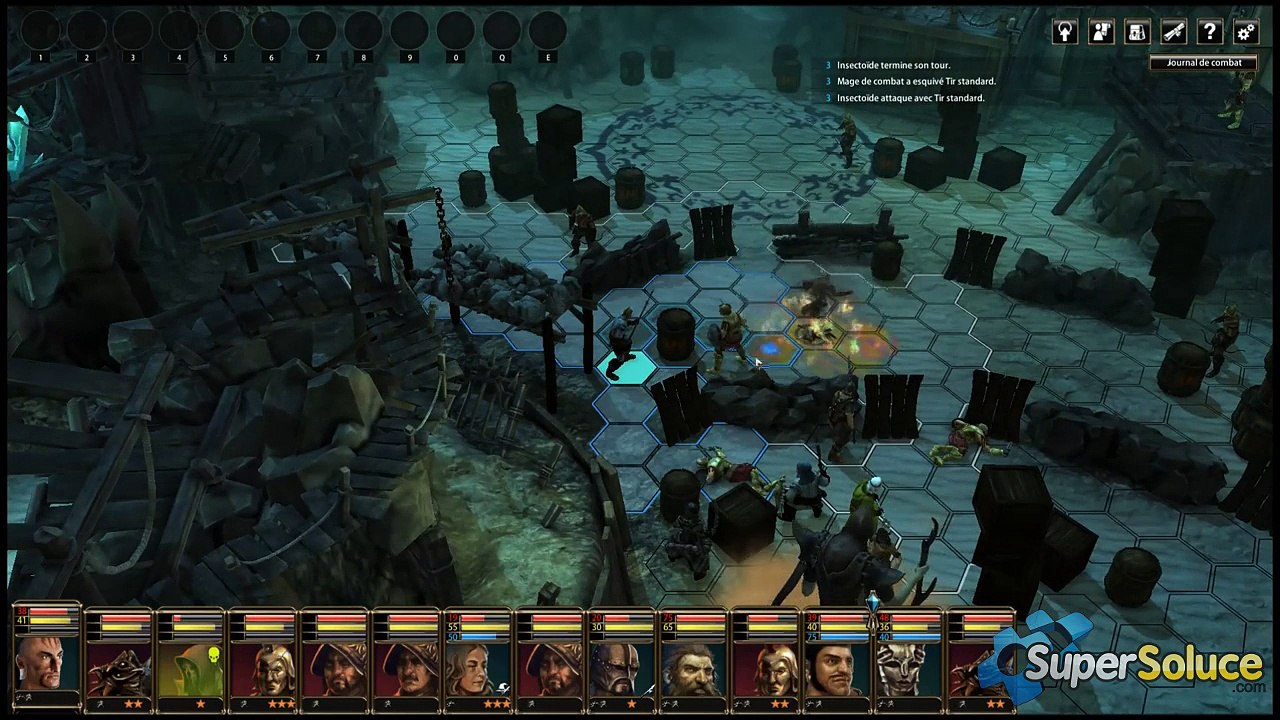Viewport: 1280px width, 720px height.
Task: Open the gear-shaped settings menu
Action: pyautogui.click(x=1245, y=32)
